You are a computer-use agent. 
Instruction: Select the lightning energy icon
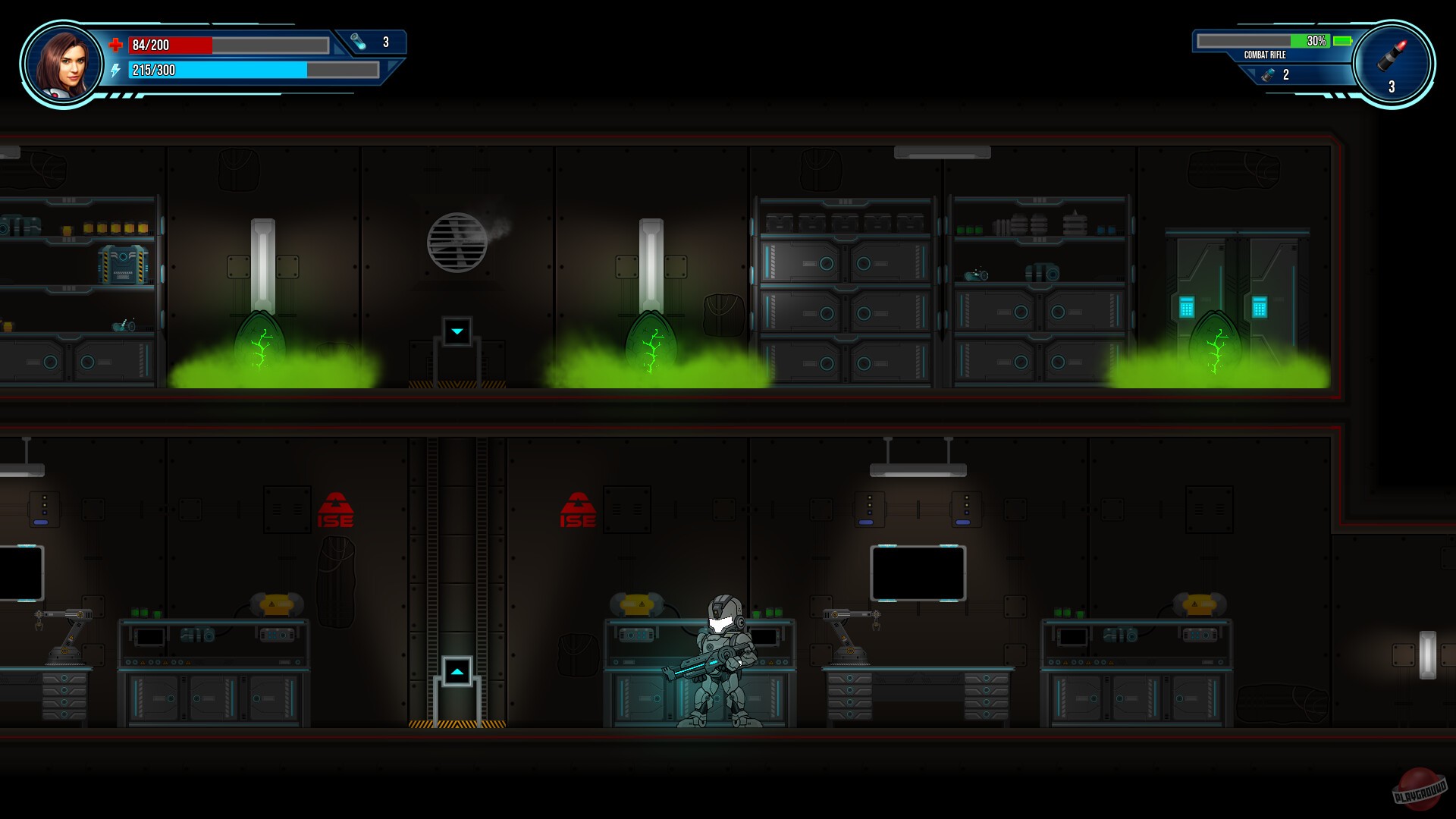[x=115, y=71]
